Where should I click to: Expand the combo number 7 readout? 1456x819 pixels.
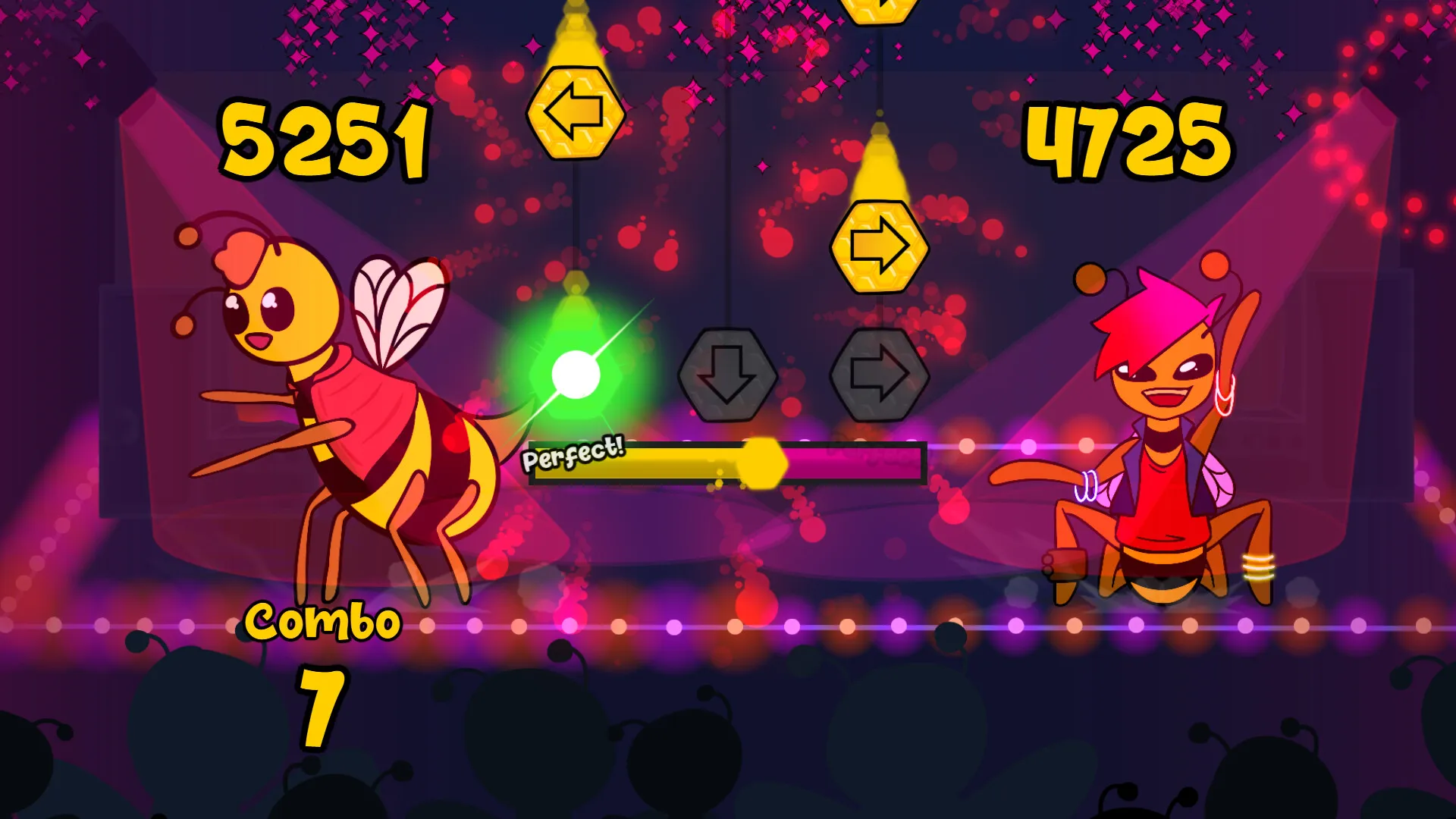click(x=324, y=707)
